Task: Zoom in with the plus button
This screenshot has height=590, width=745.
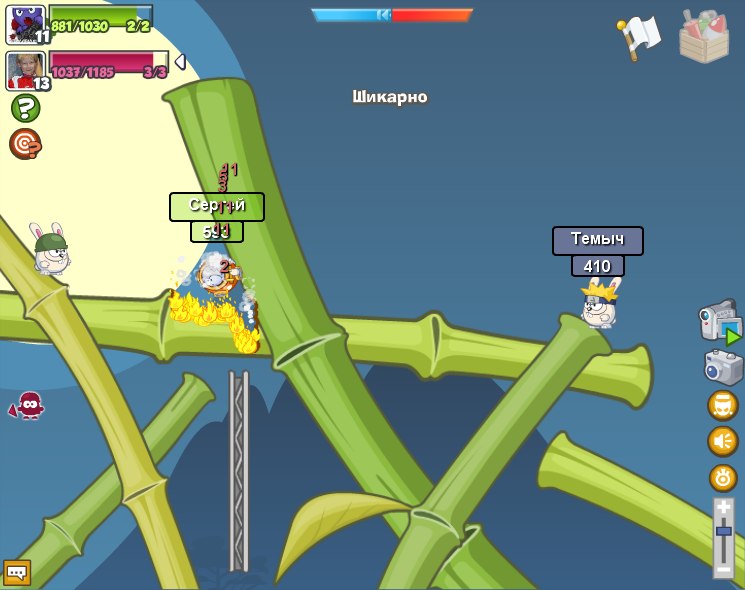Action: click(x=723, y=508)
